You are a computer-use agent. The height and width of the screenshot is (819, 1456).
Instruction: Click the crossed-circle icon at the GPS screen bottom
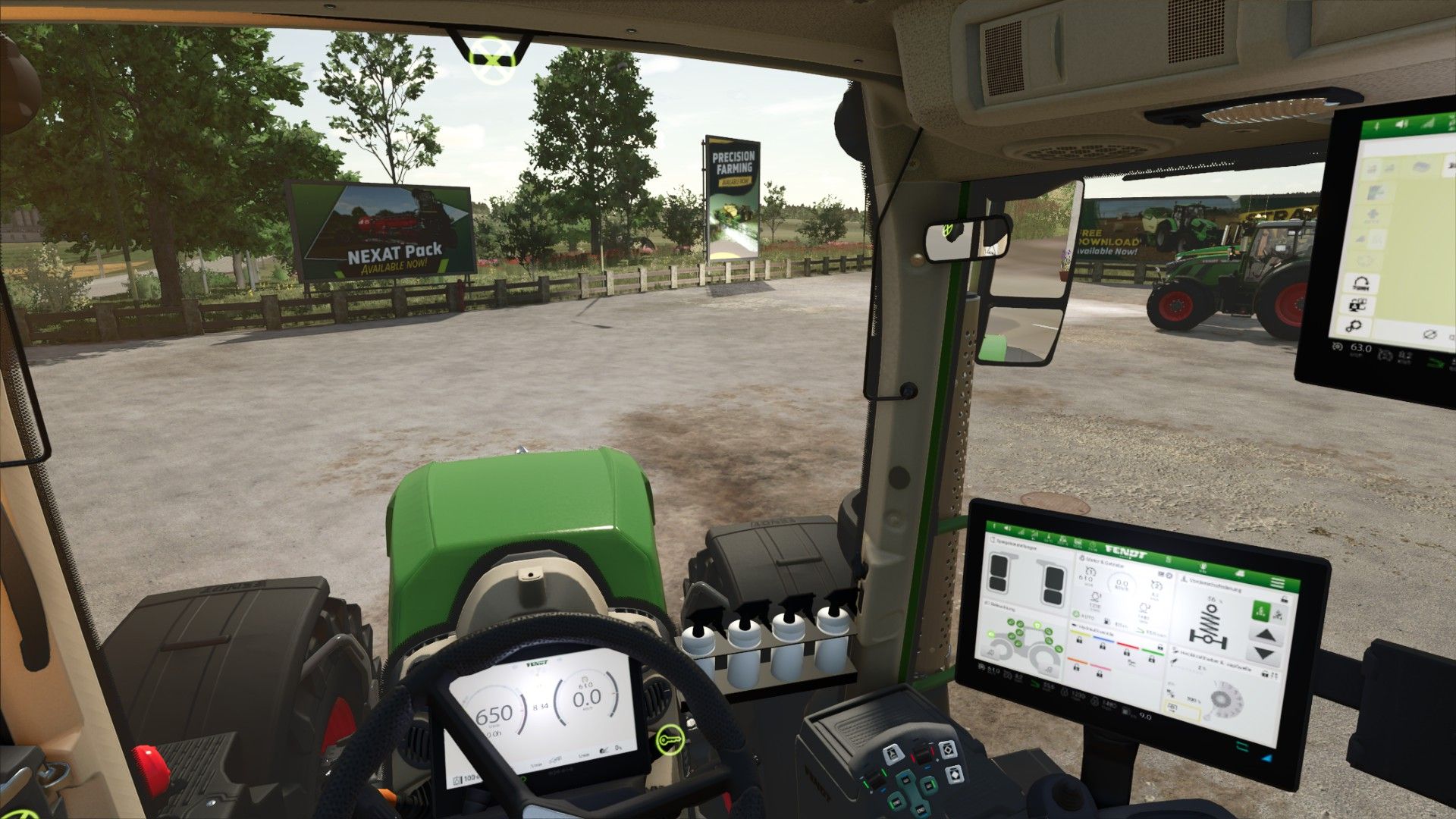tap(1429, 334)
